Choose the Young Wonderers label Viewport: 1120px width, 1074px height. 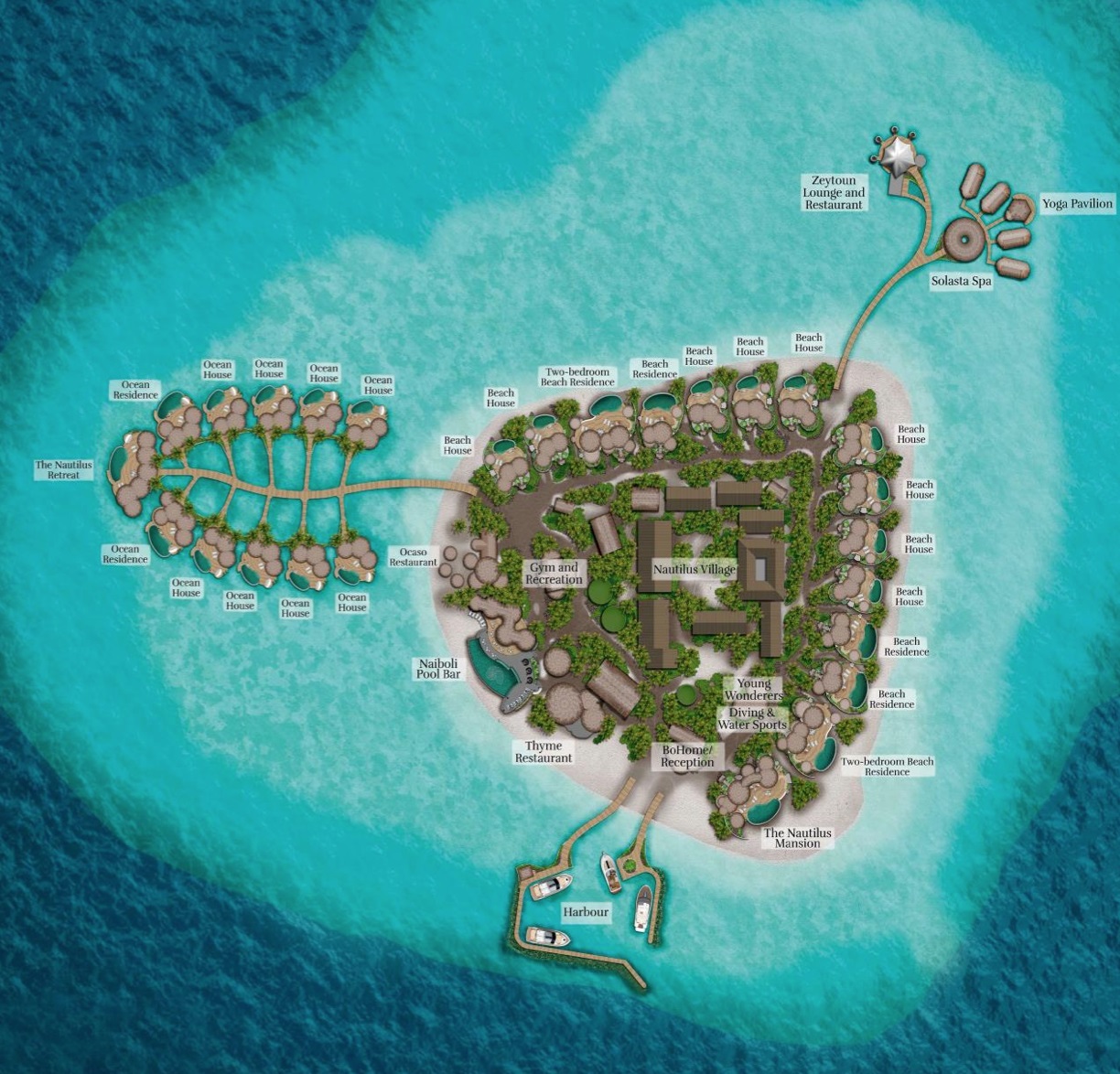[x=754, y=690]
